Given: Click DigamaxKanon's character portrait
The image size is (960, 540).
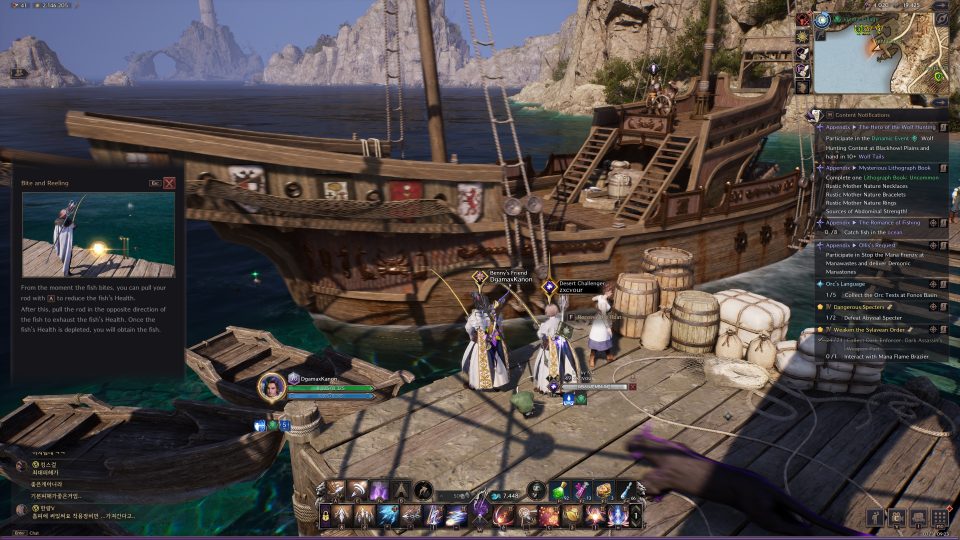Looking at the screenshot, I should click(x=271, y=387).
